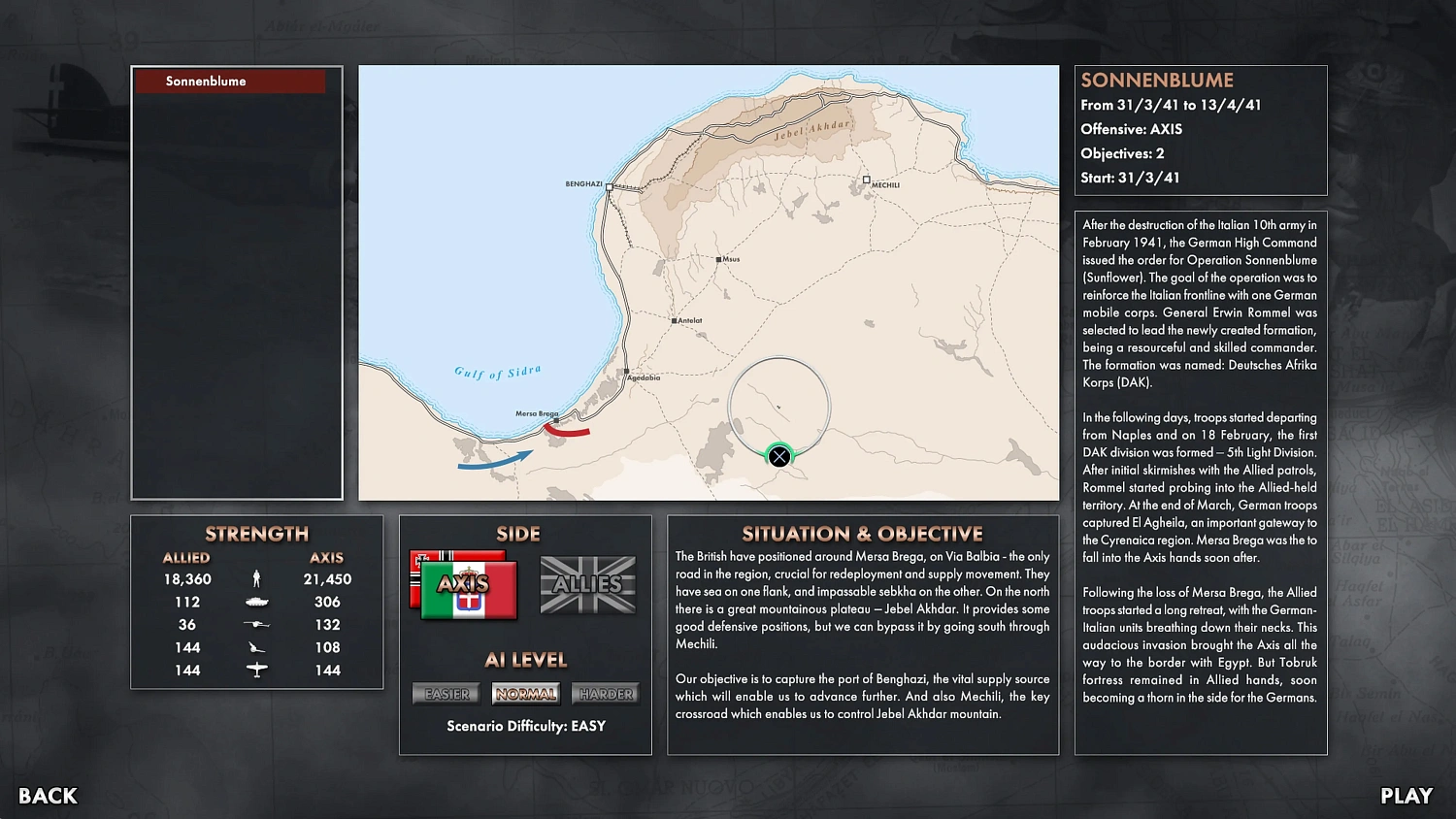Click the Mersa Brega label on the map
Screen dimensions: 1456x819
pyautogui.click(x=536, y=412)
